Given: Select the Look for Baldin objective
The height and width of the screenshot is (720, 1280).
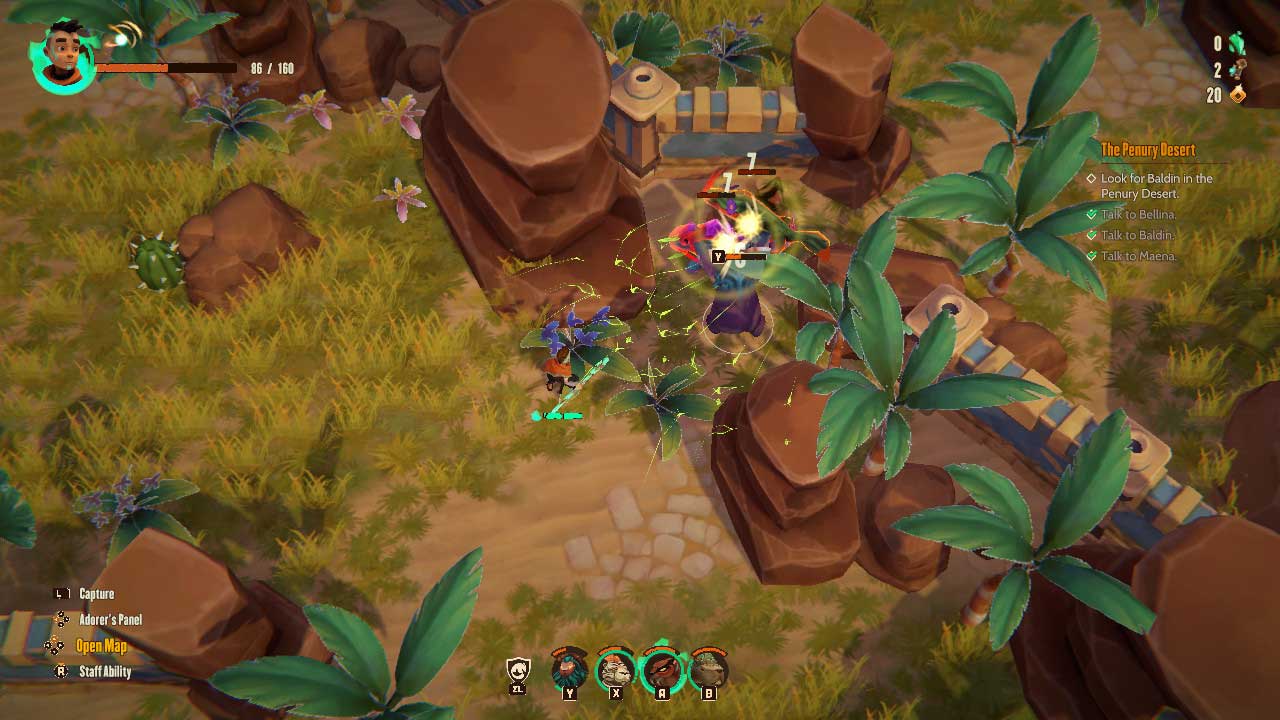Looking at the screenshot, I should [x=1156, y=186].
